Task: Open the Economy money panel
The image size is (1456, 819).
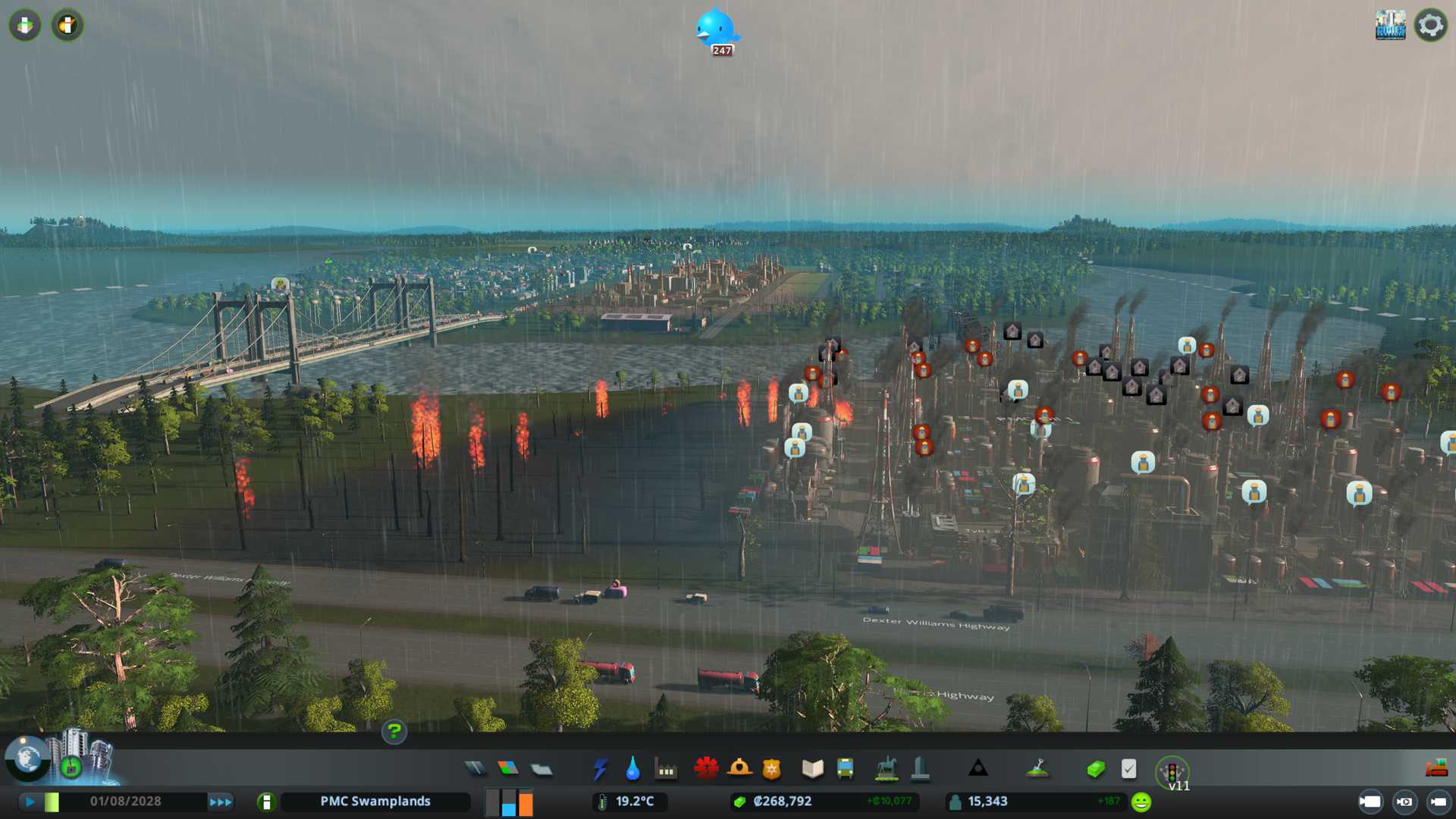Action: tap(1095, 770)
